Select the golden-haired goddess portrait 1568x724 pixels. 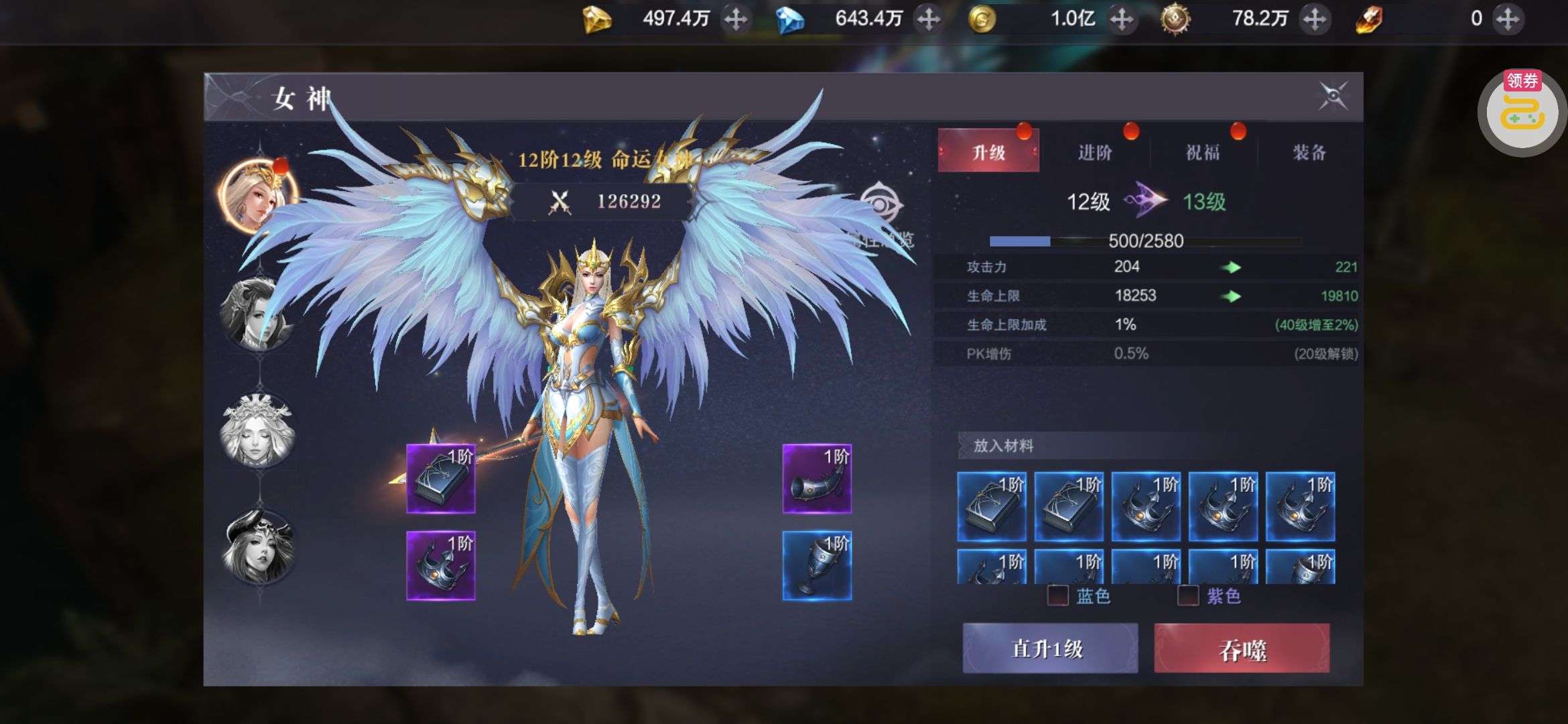coord(257,195)
